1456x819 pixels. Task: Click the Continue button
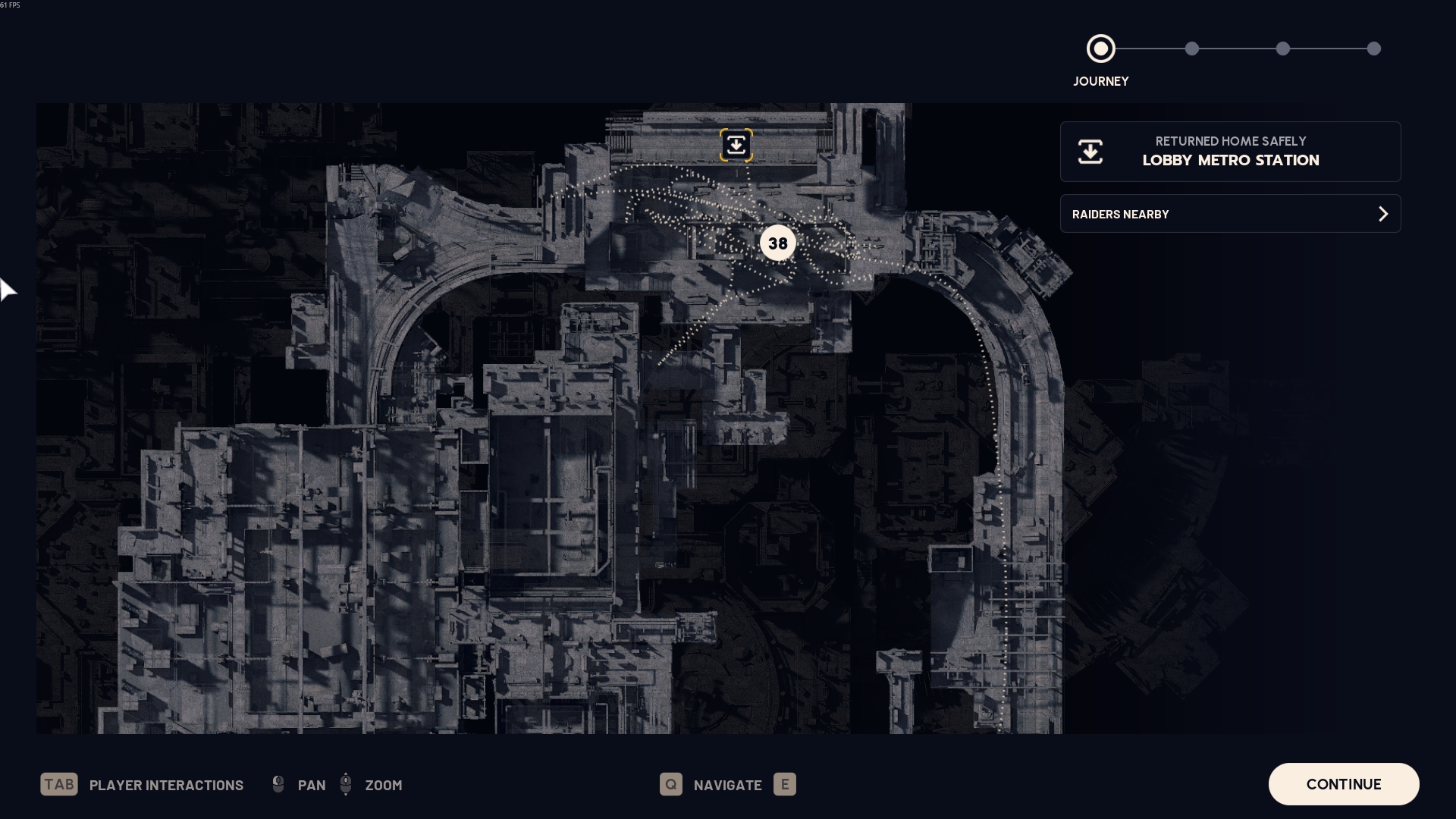(x=1343, y=784)
